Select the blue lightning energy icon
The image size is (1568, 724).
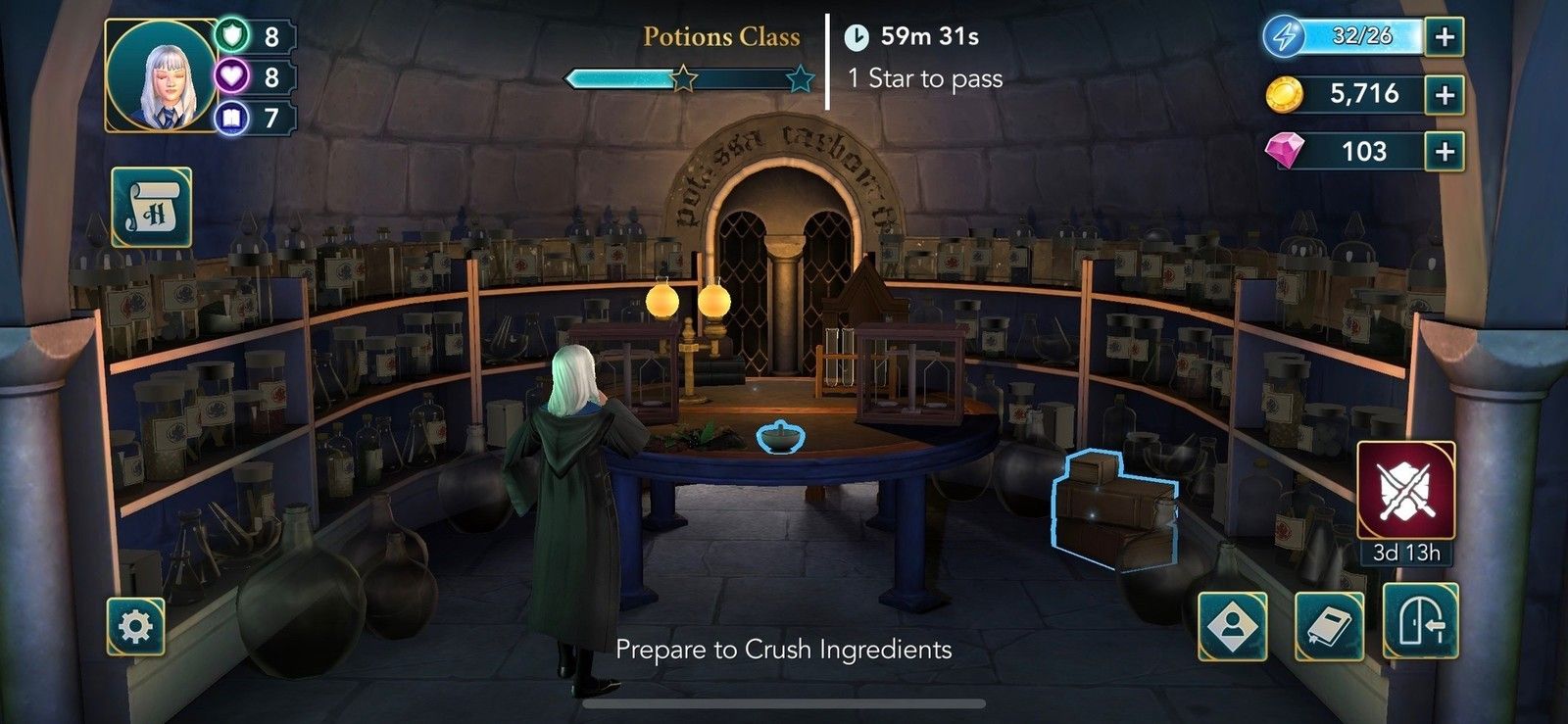[1284, 36]
